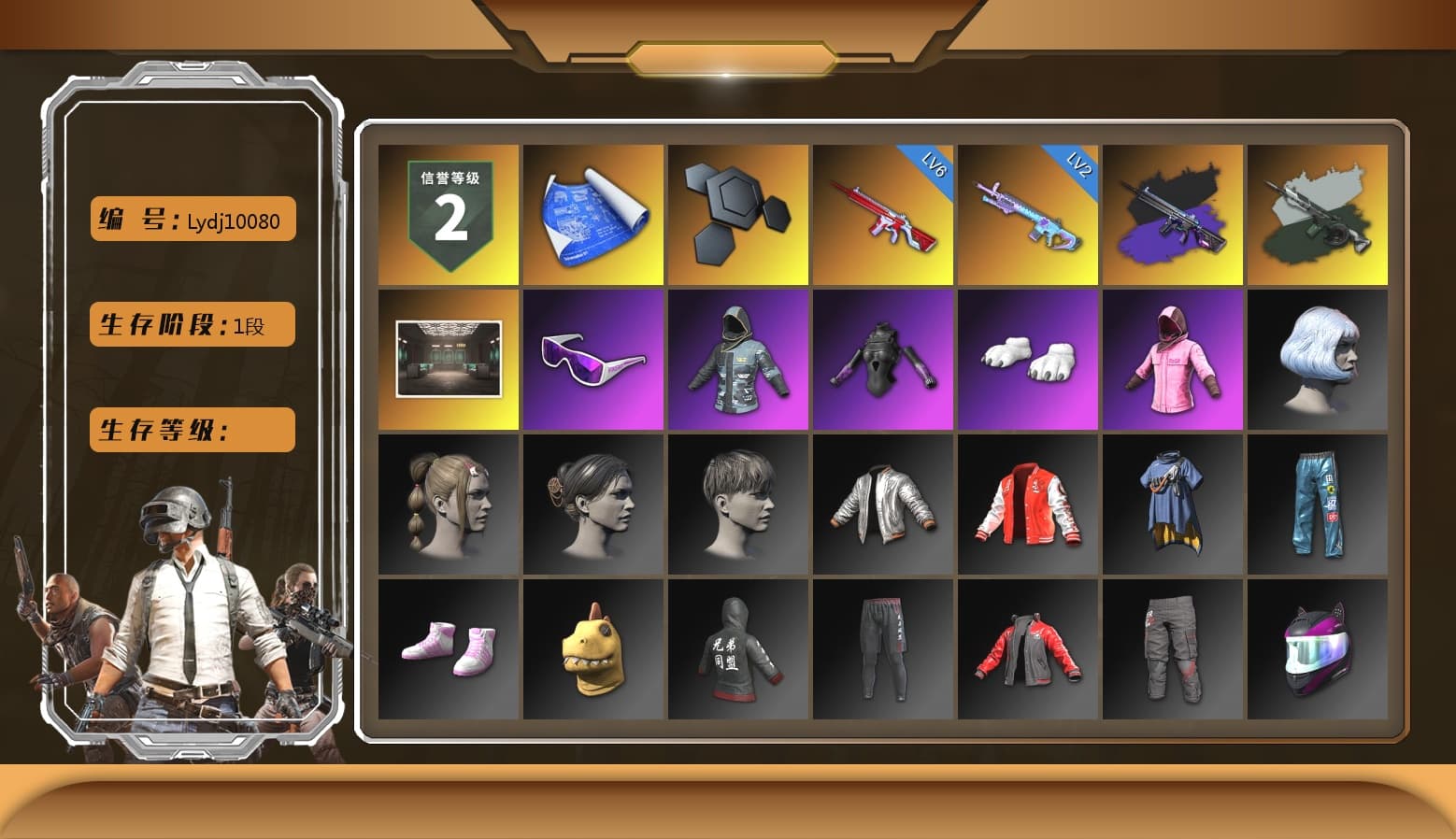Open the silver bomber jacket item

(x=883, y=505)
